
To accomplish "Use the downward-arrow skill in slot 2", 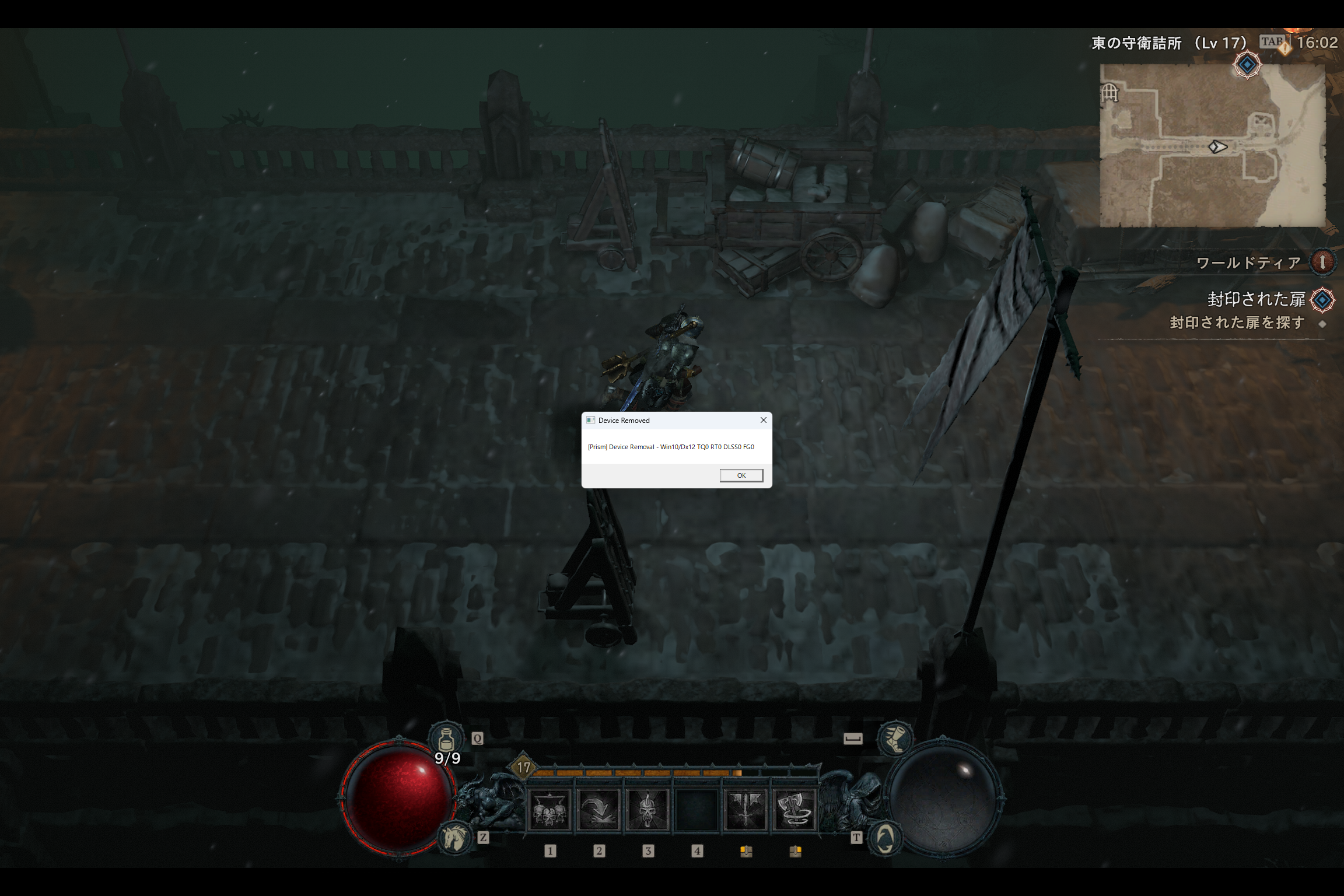I will pos(598,811).
